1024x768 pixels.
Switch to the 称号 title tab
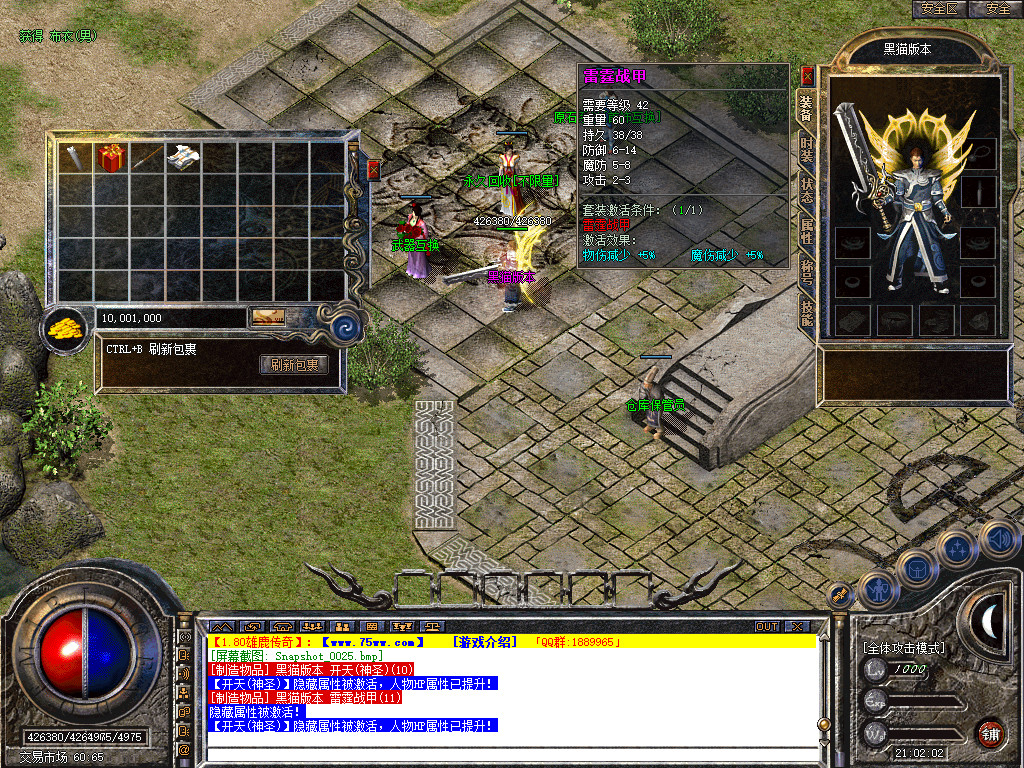pos(806,272)
